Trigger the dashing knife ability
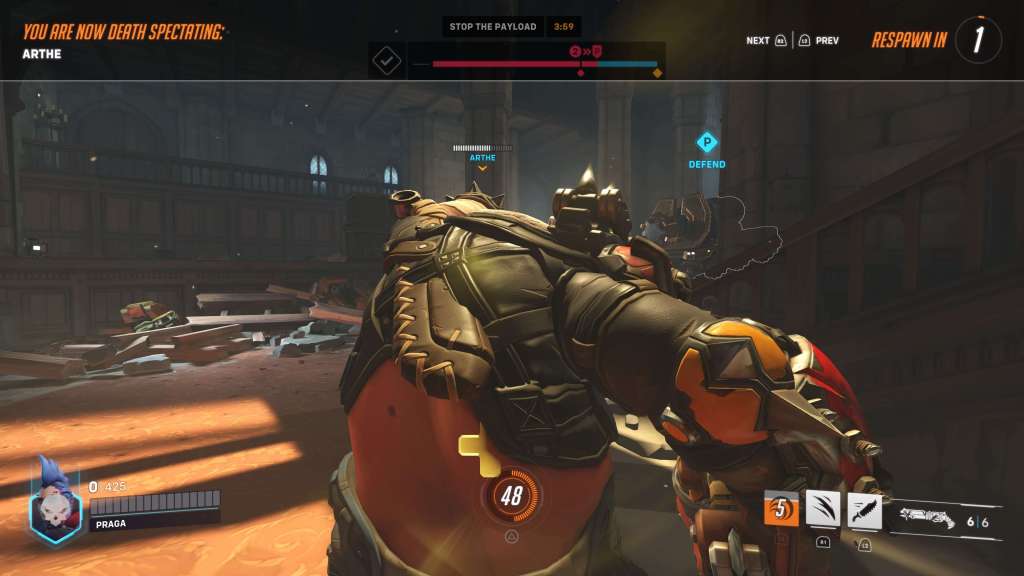The width and height of the screenshot is (1024, 576). [x=864, y=510]
